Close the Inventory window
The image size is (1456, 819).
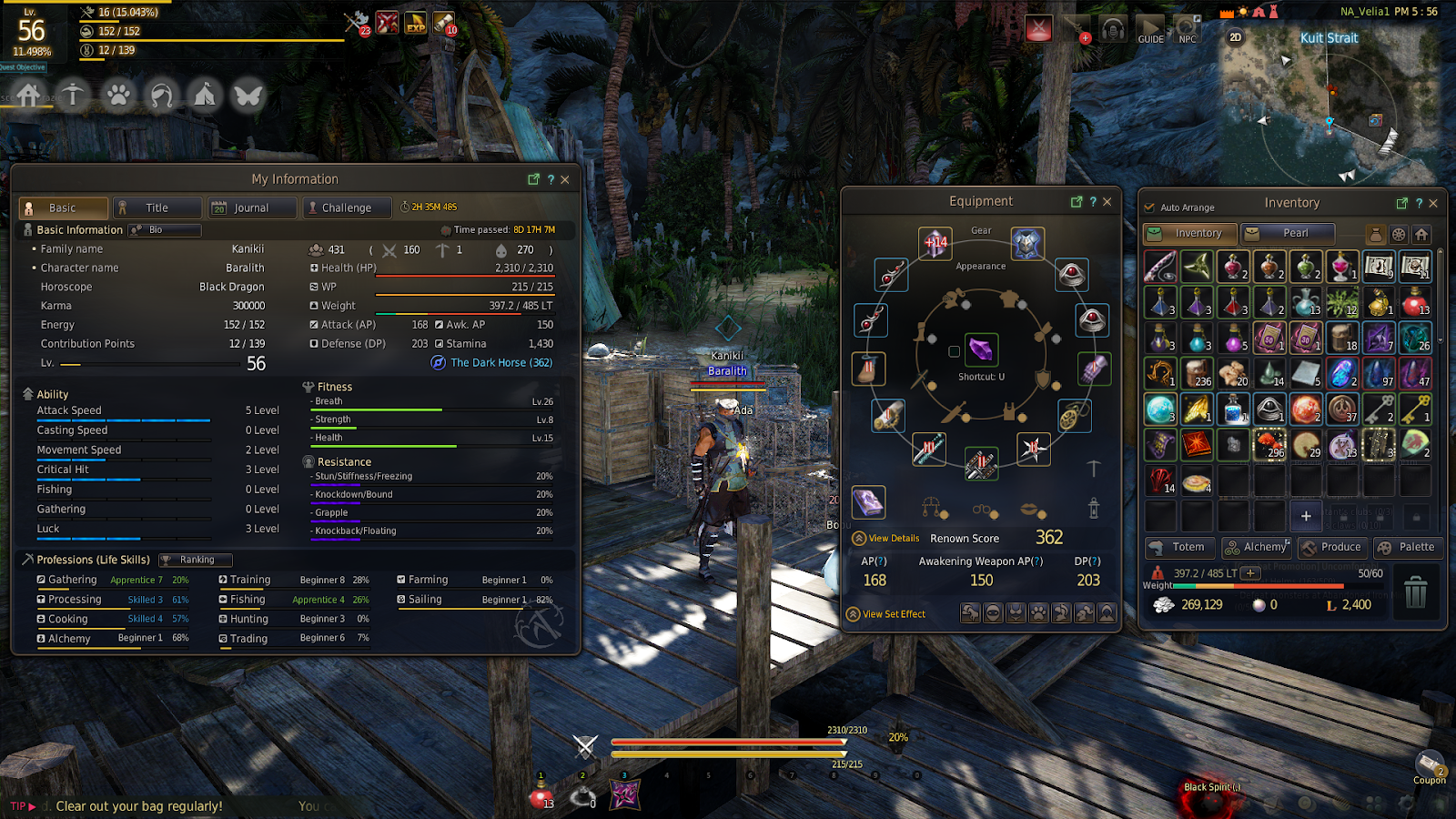[x=1433, y=203]
